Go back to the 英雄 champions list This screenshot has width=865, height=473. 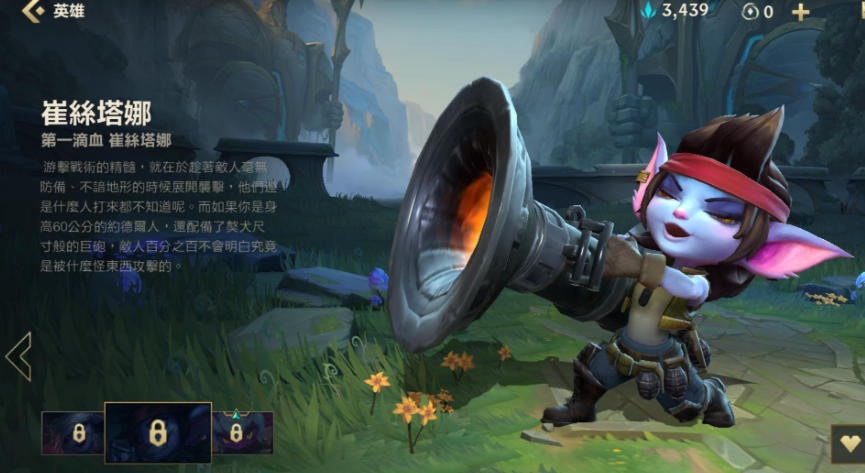[x=32, y=12]
